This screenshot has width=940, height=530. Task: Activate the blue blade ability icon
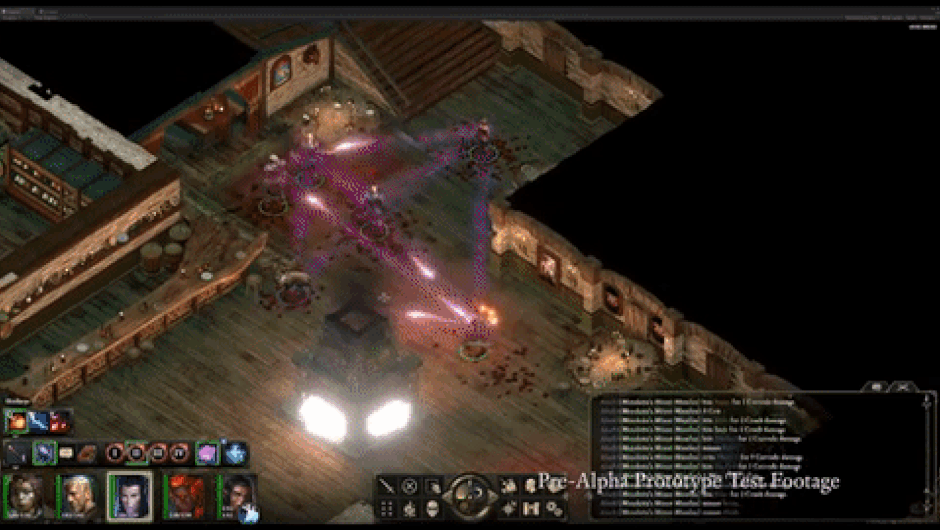(39, 420)
